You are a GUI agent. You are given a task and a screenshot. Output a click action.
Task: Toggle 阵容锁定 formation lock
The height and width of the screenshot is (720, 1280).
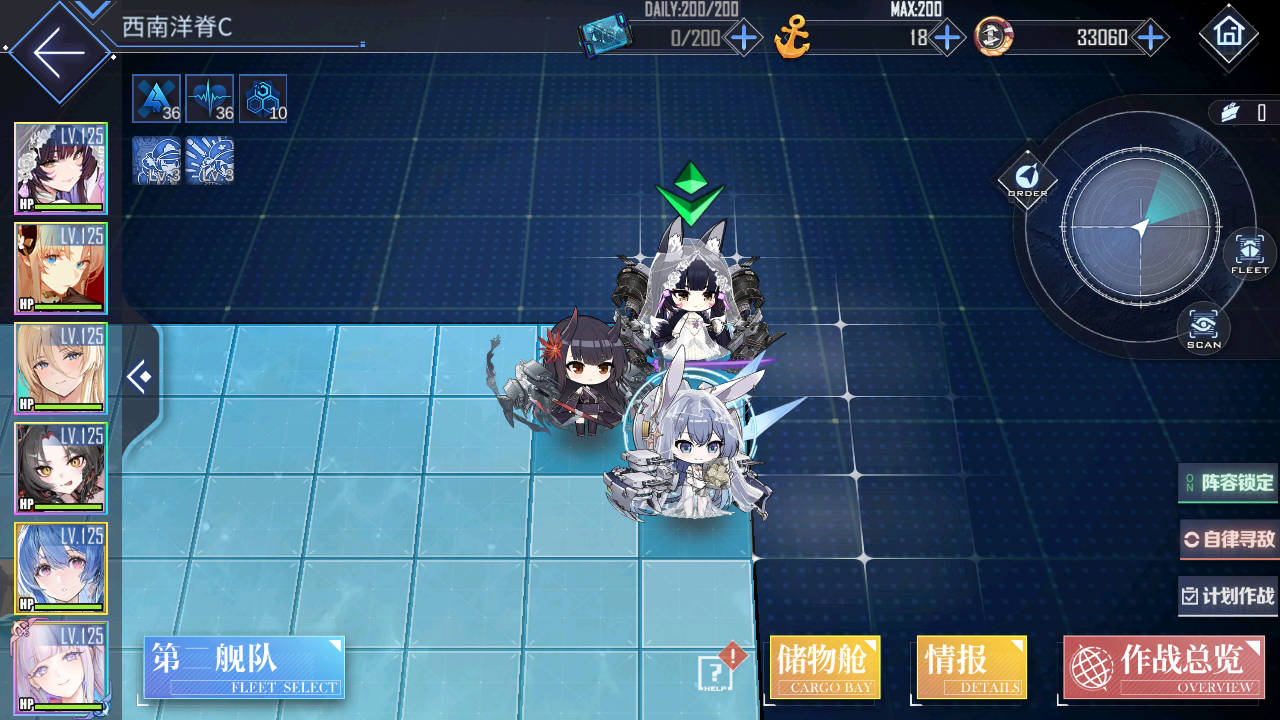(1229, 483)
